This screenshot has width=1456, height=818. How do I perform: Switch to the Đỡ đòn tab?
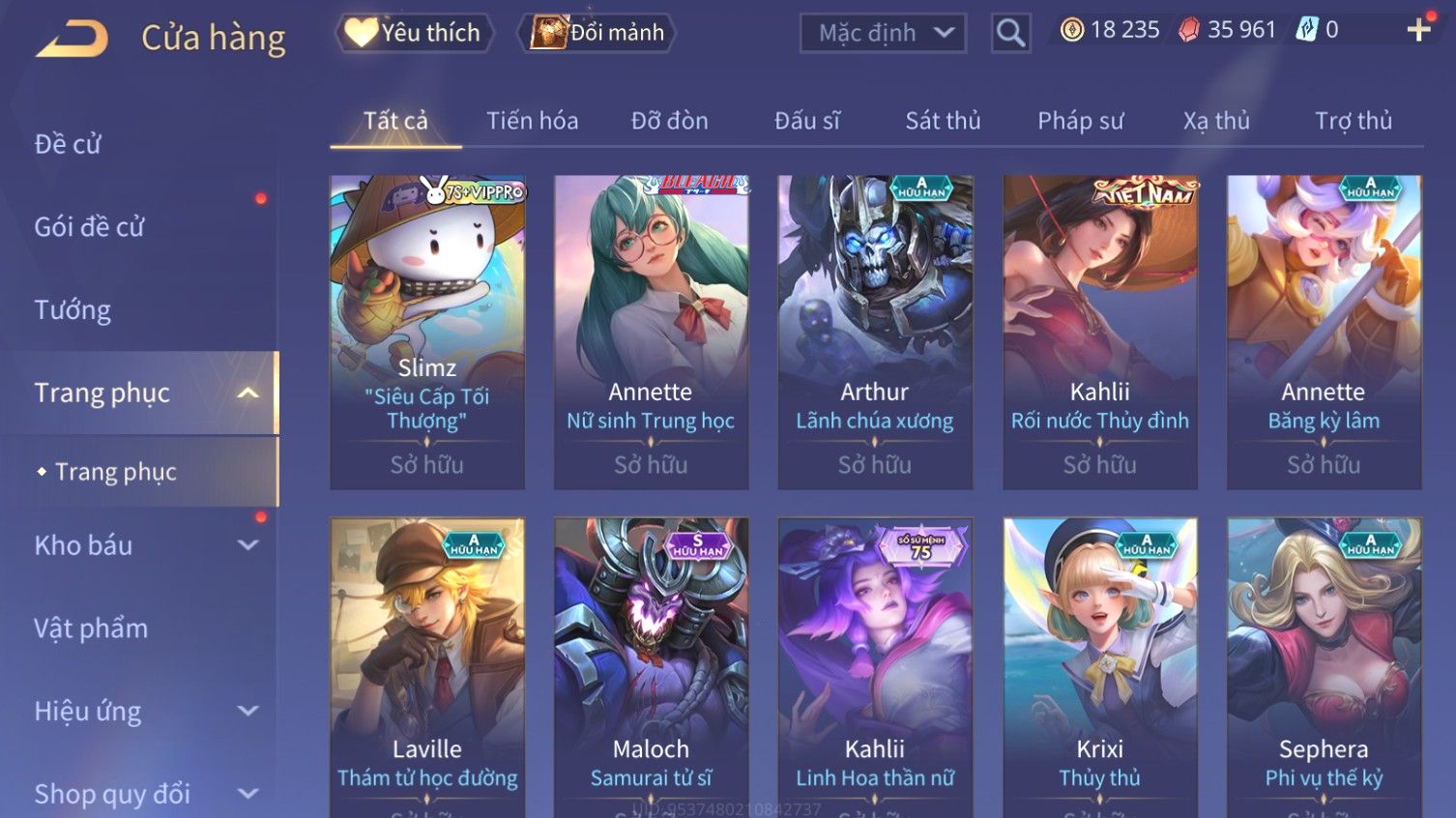pos(669,121)
